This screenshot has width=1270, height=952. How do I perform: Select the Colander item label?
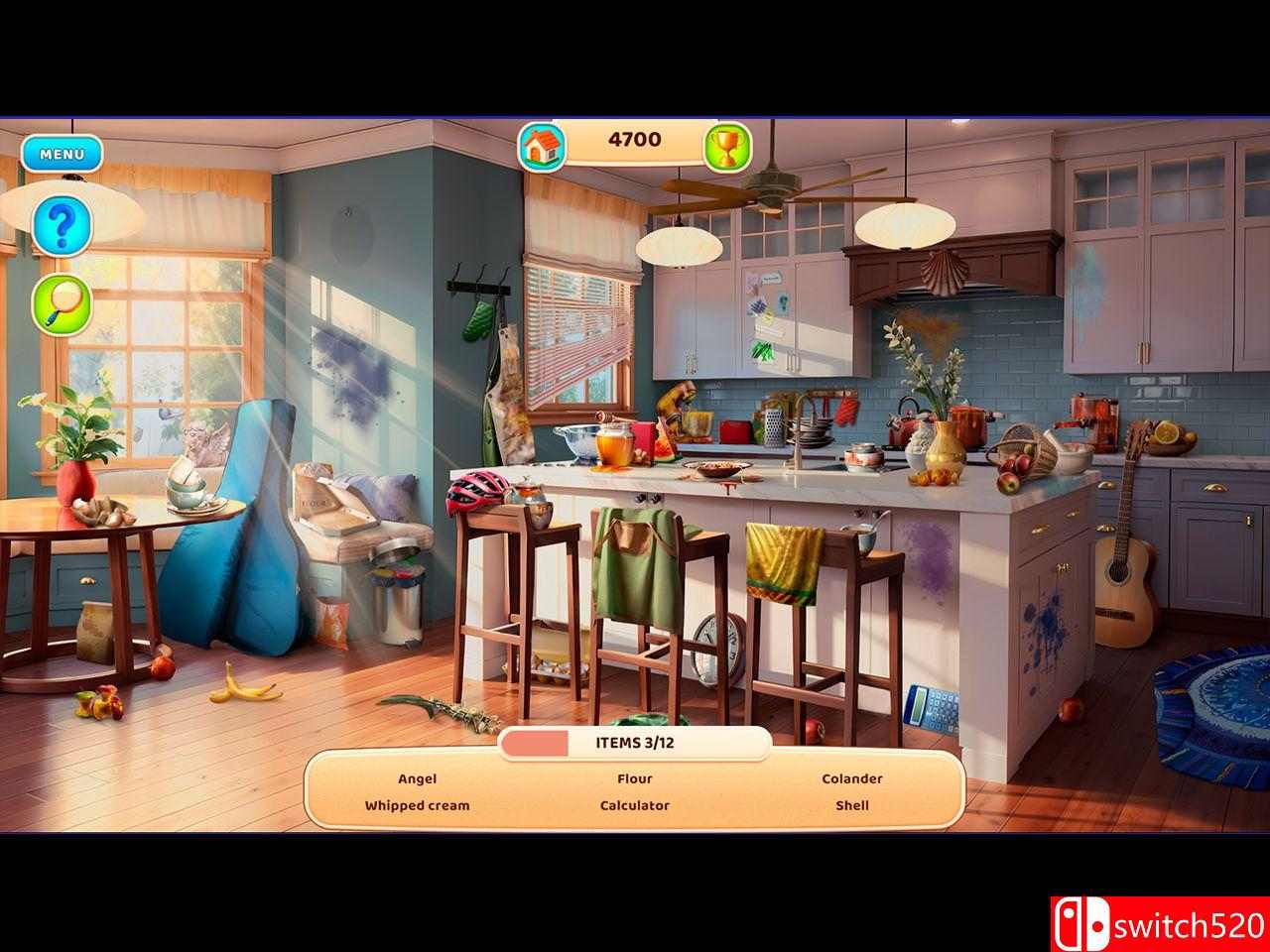point(851,778)
